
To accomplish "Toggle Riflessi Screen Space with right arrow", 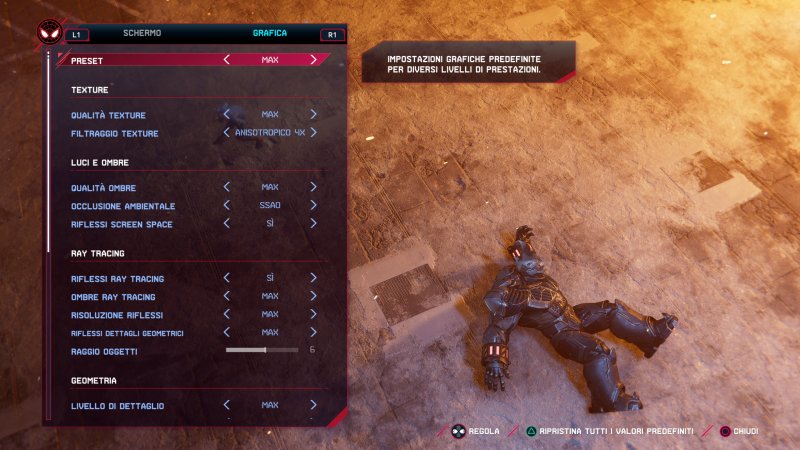I will (x=313, y=224).
